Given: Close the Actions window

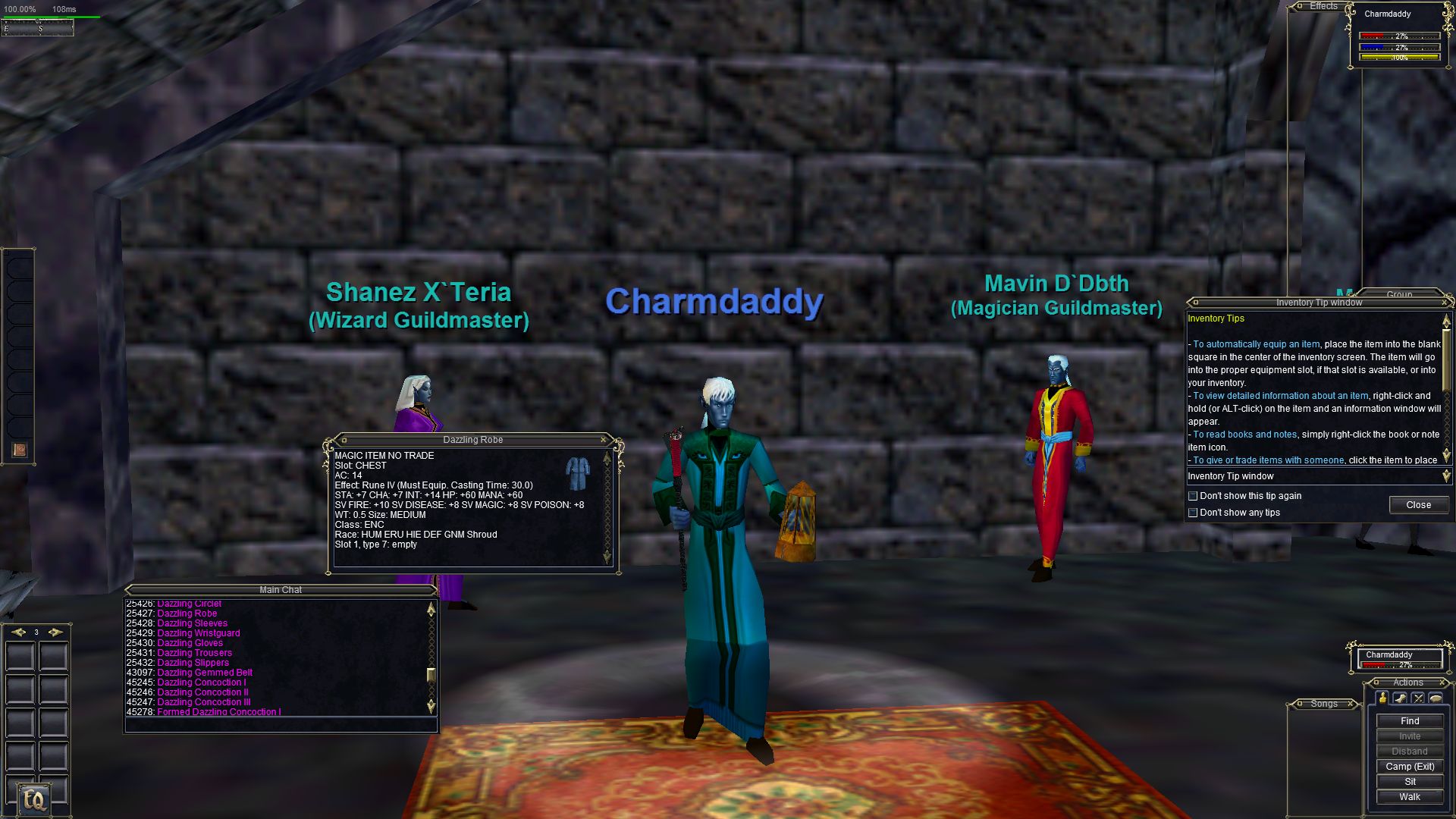Looking at the screenshot, I should pos(1443,682).
